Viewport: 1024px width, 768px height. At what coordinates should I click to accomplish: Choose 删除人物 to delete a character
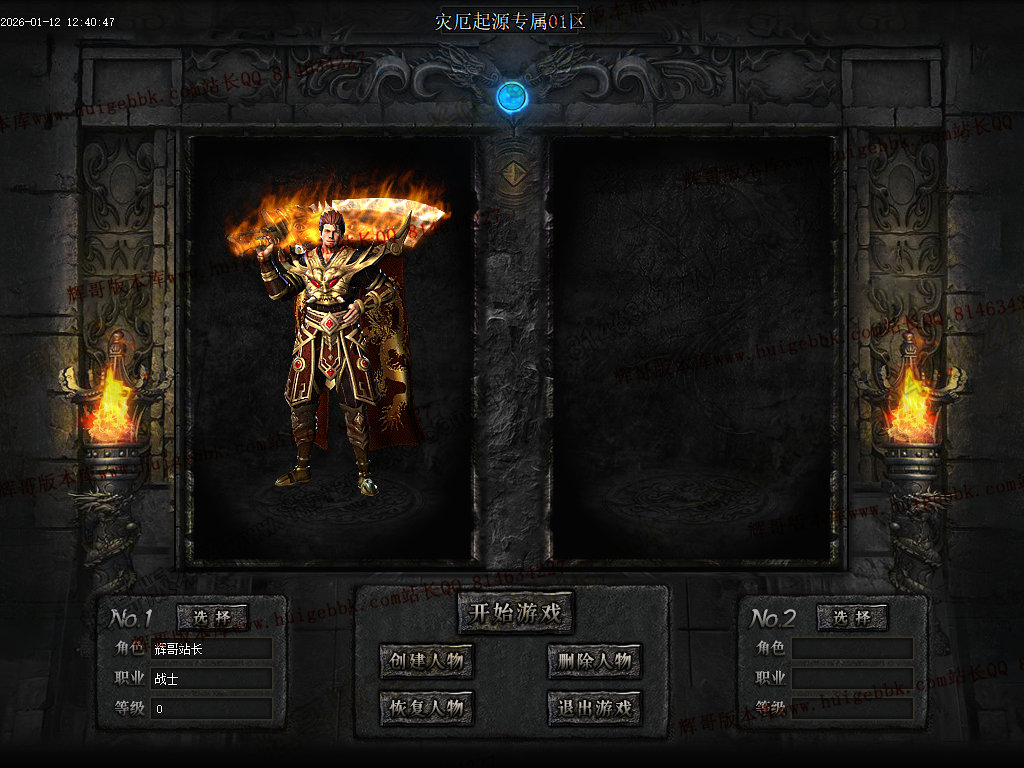coord(594,661)
